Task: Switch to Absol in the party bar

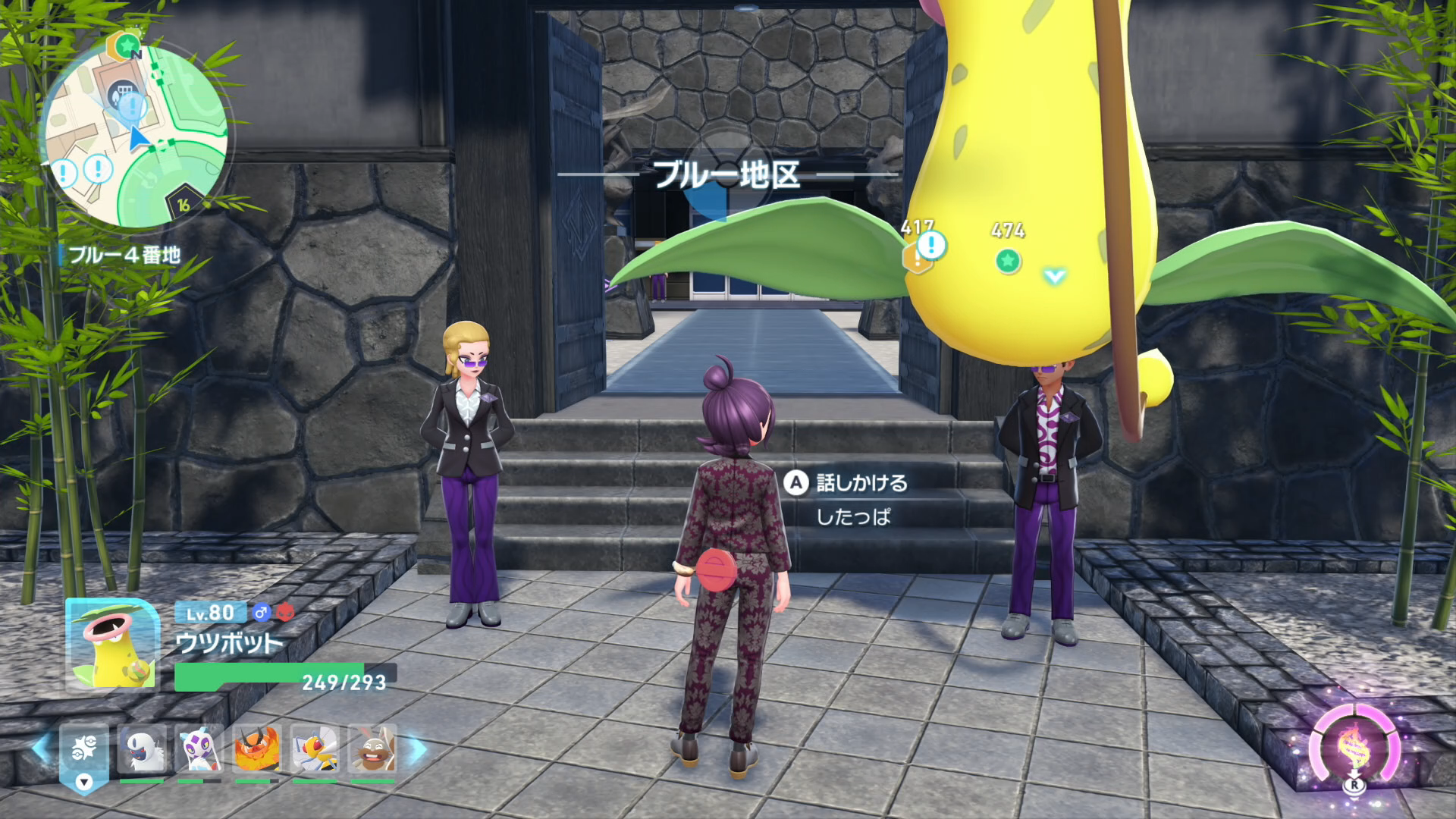Action: (142, 749)
